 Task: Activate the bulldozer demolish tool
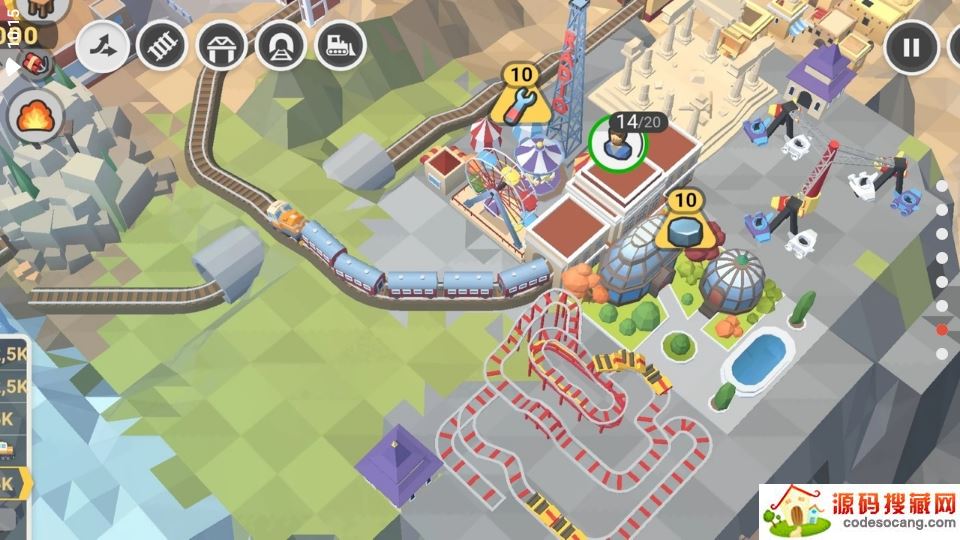point(340,46)
